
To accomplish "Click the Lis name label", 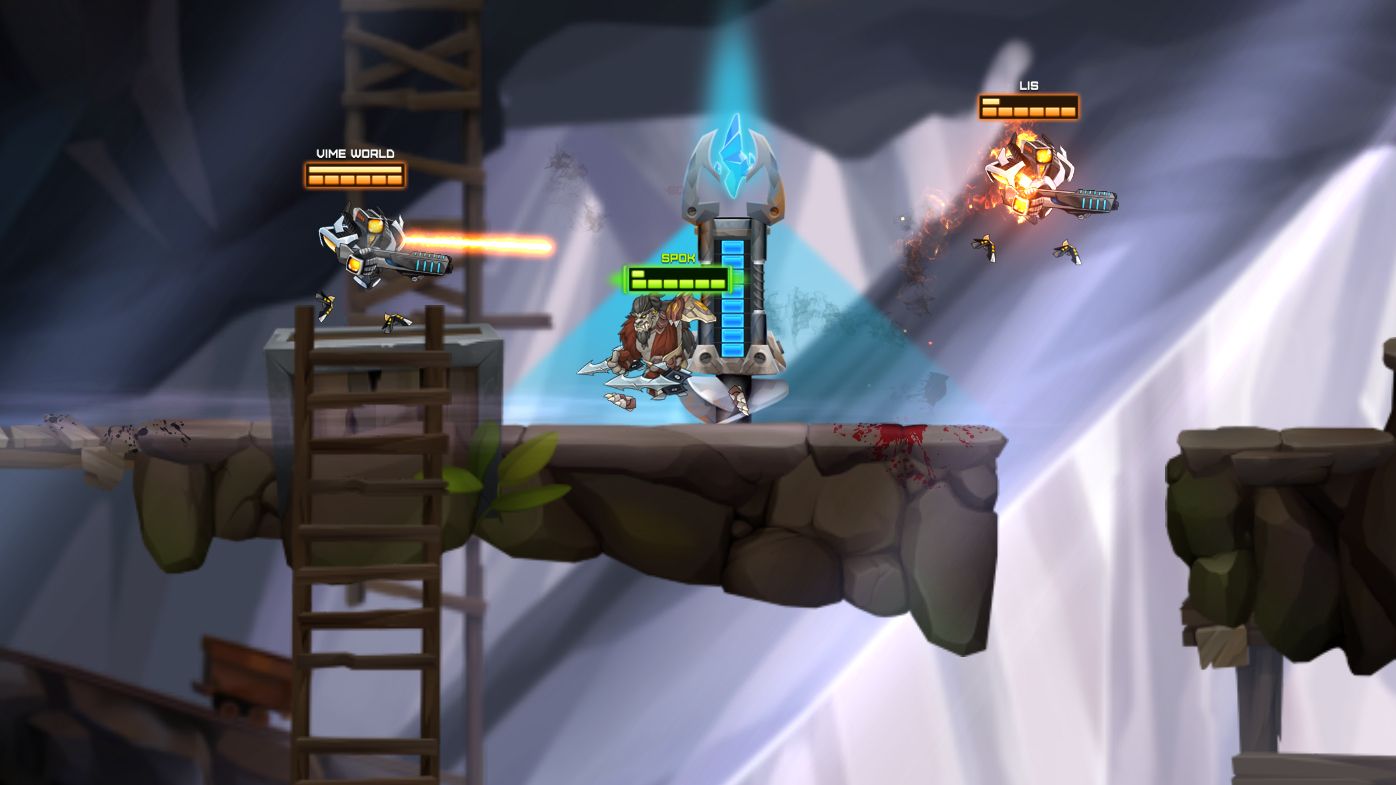I will [x=1028, y=84].
